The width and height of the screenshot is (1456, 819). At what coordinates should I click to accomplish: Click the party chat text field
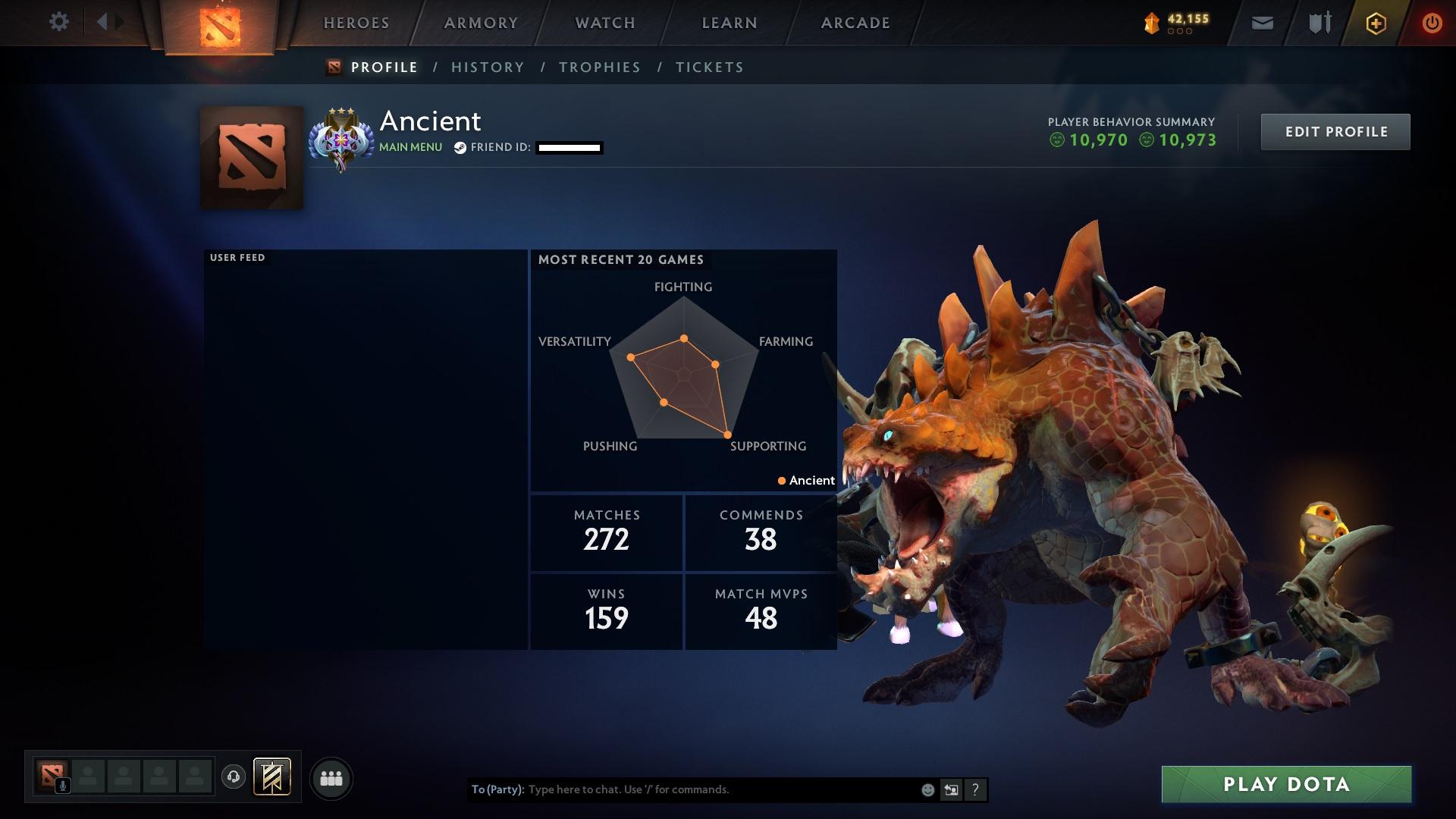pyautogui.click(x=720, y=789)
